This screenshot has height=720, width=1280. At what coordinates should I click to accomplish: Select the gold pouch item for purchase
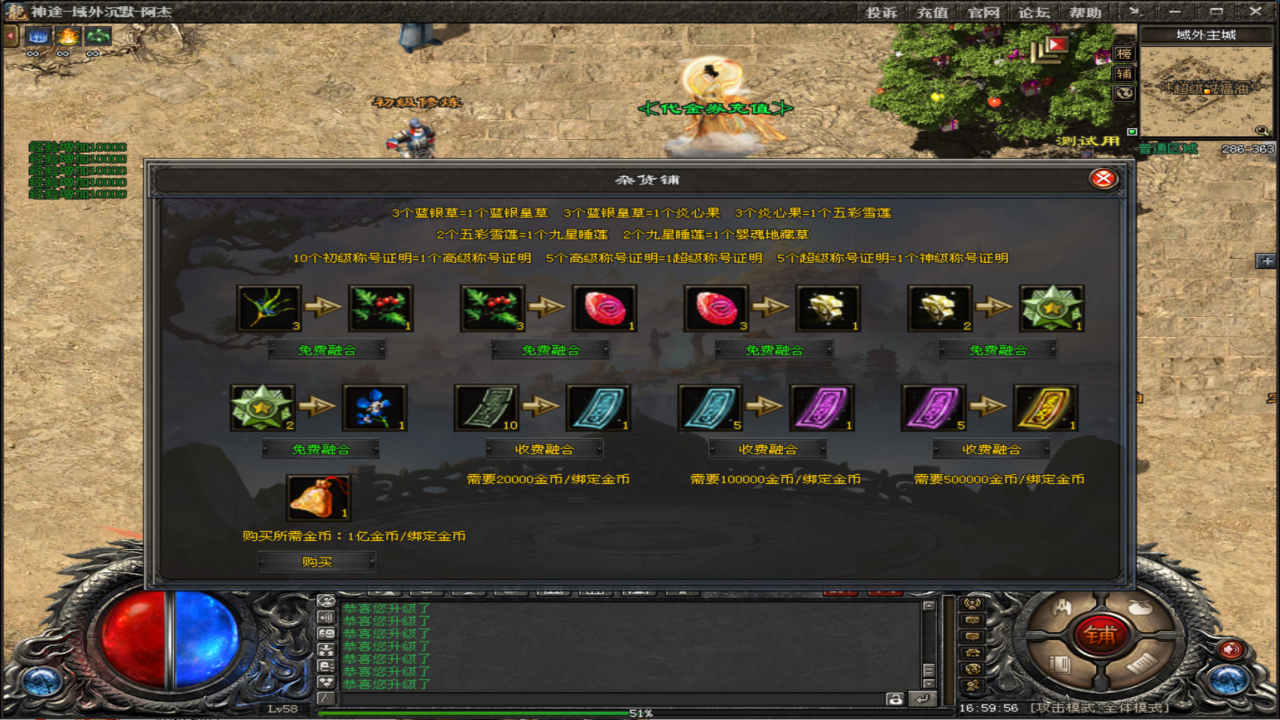pyautogui.click(x=317, y=497)
